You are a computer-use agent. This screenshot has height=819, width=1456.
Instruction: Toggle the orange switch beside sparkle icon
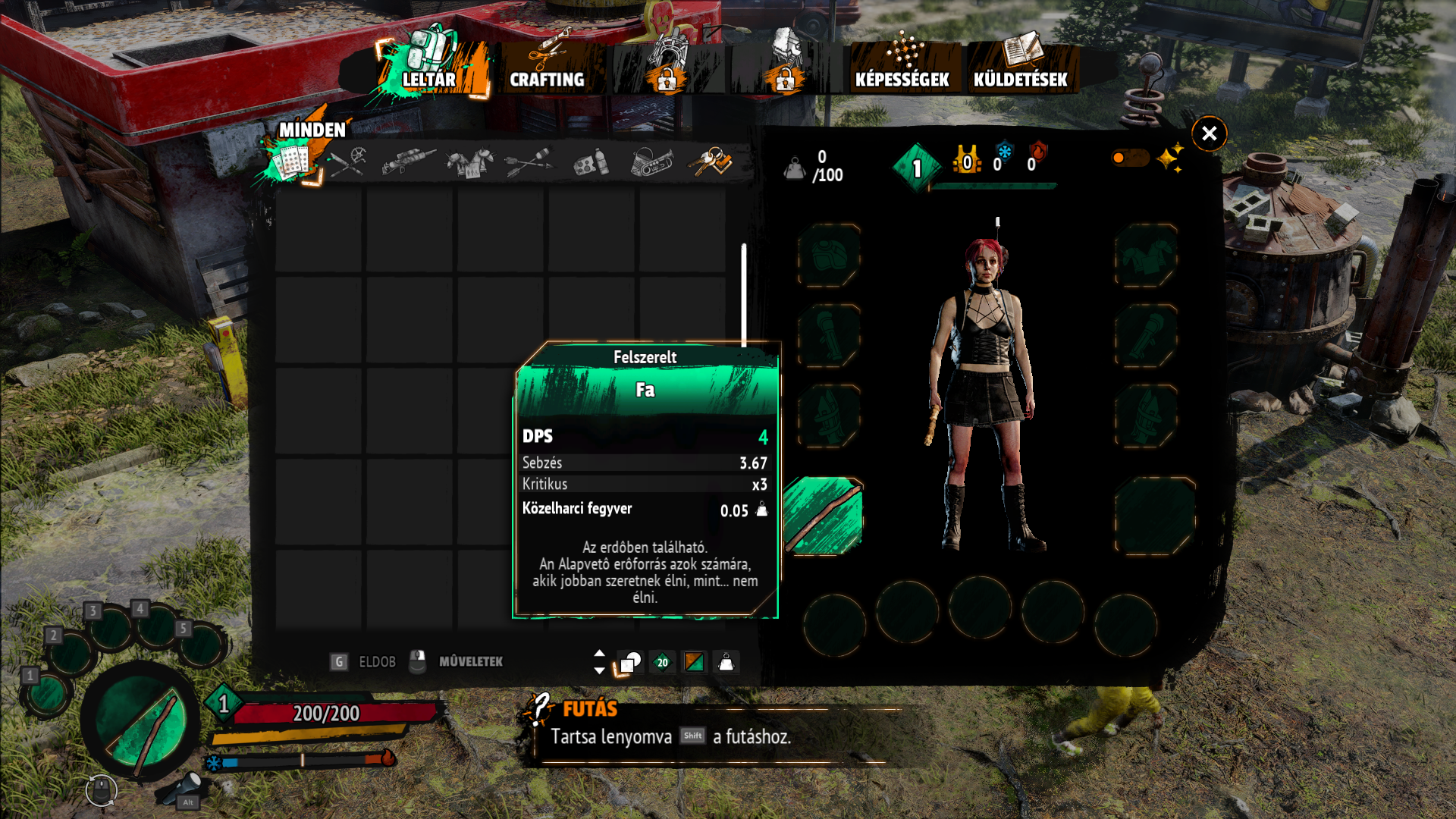[x=1128, y=158]
